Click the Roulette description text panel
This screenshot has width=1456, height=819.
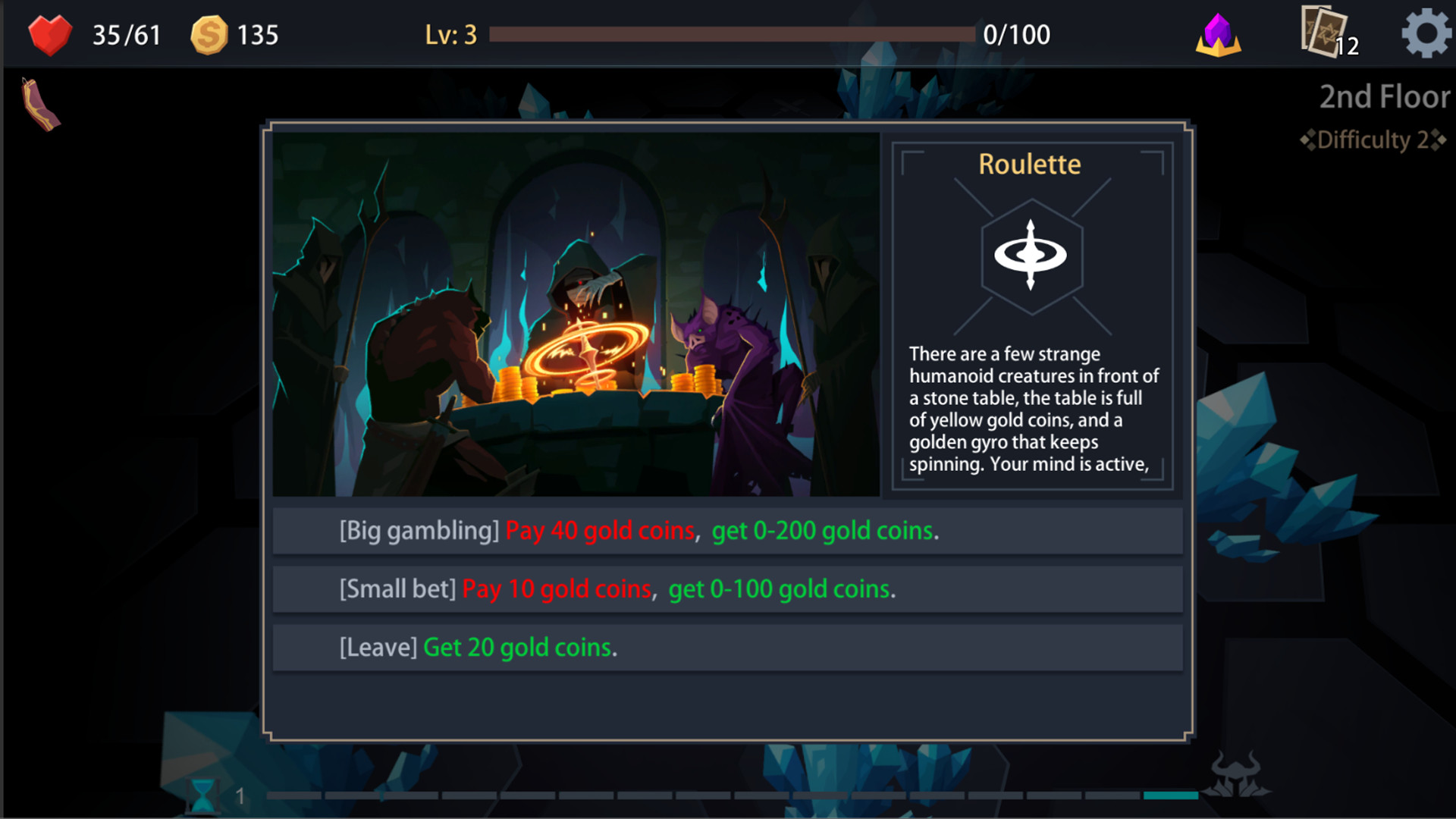pyautogui.click(x=1033, y=409)
